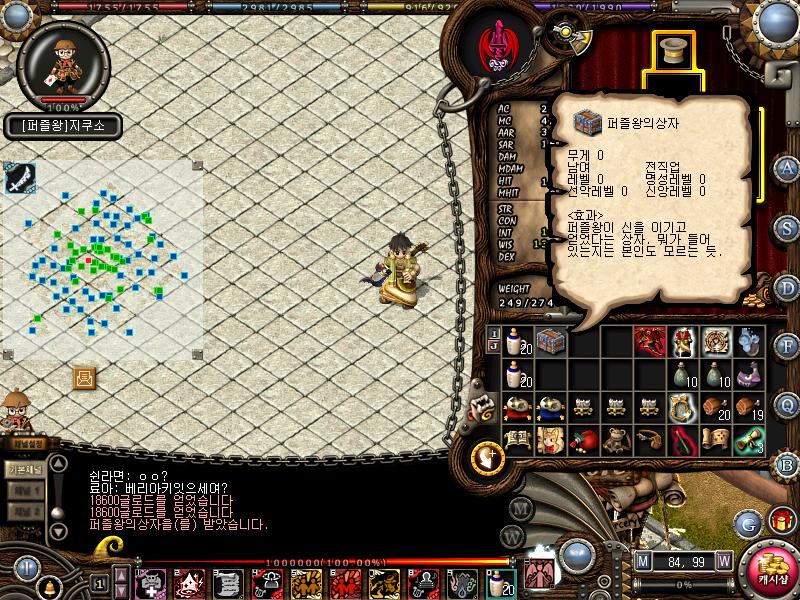
Task: Open the gift box icon
Action: (x=780, y=521)
